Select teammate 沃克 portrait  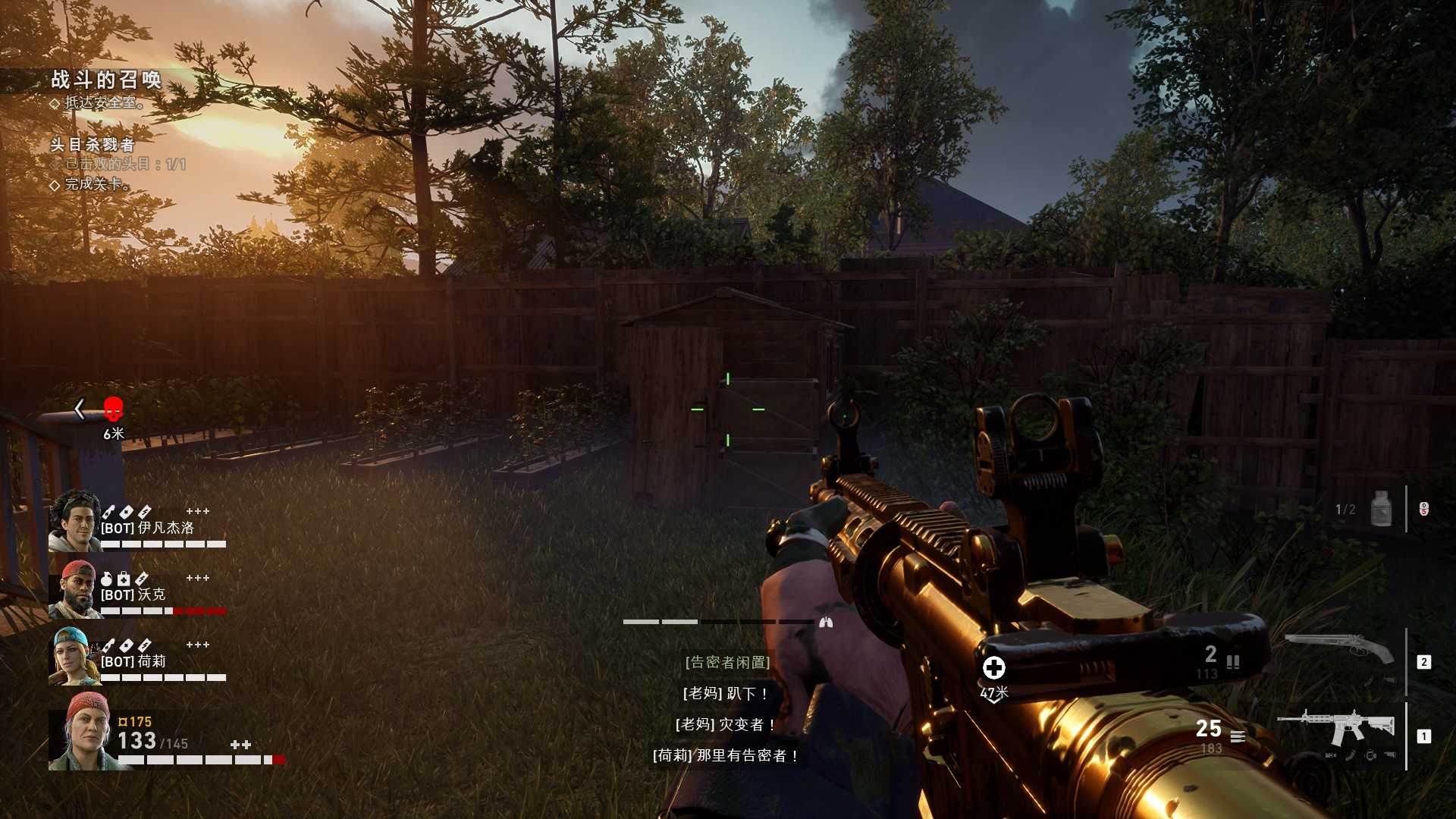point(74,589)
